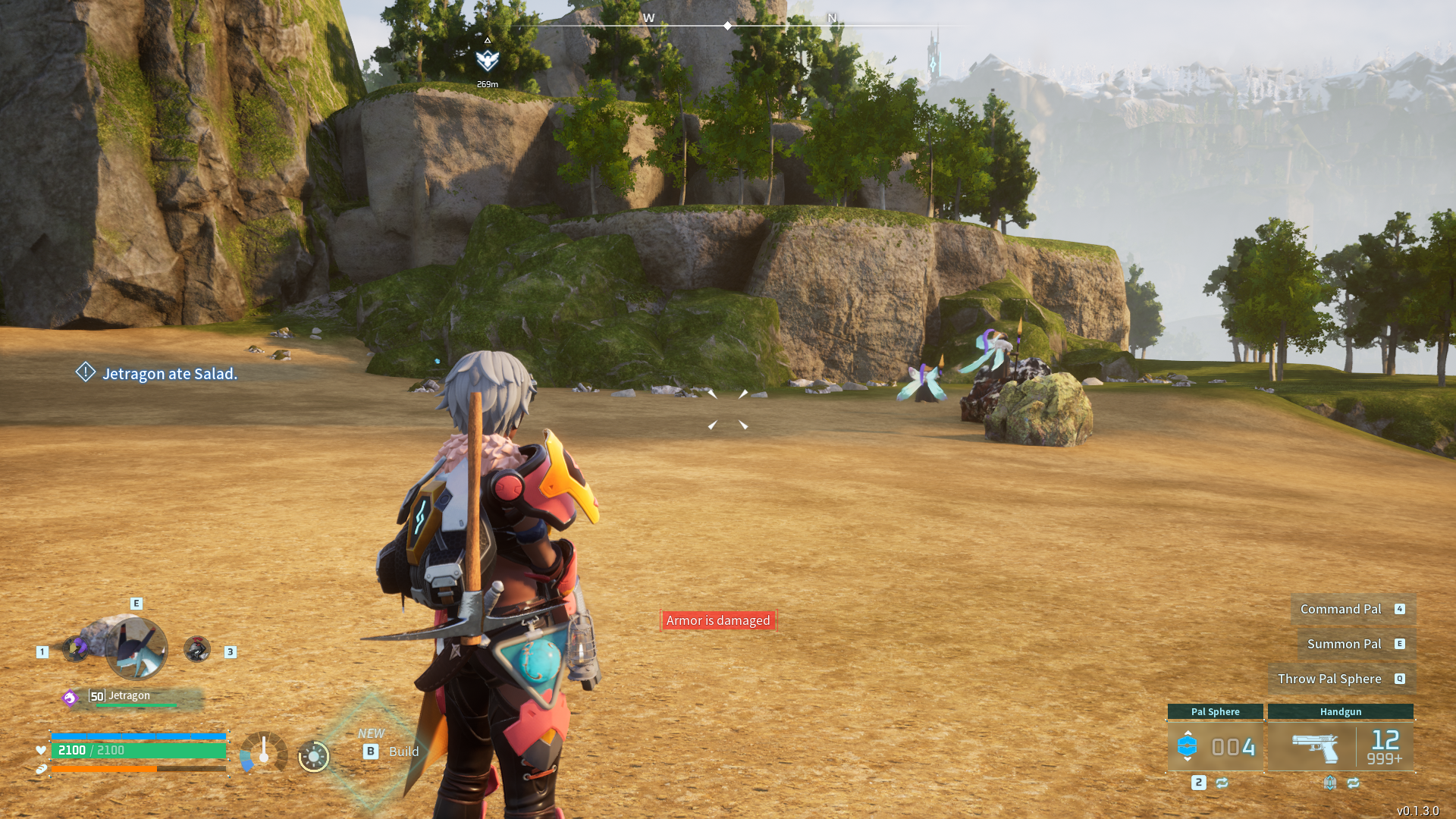1456x819 pixels.
Task: Click the Armor is damaged warning
Action: (717, 620)
